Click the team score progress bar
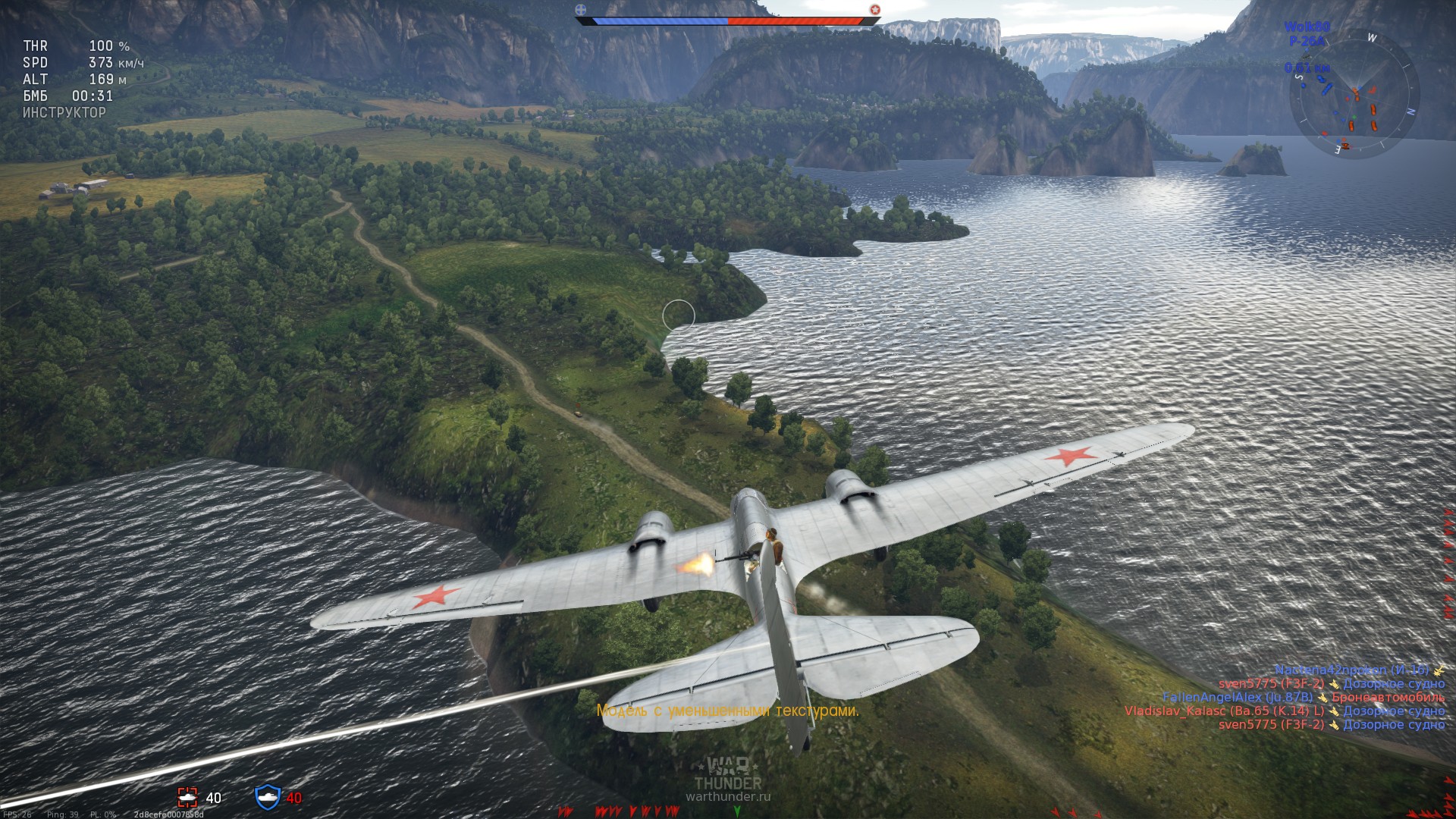The image size is (1456, 819). [x=726, y=20]
